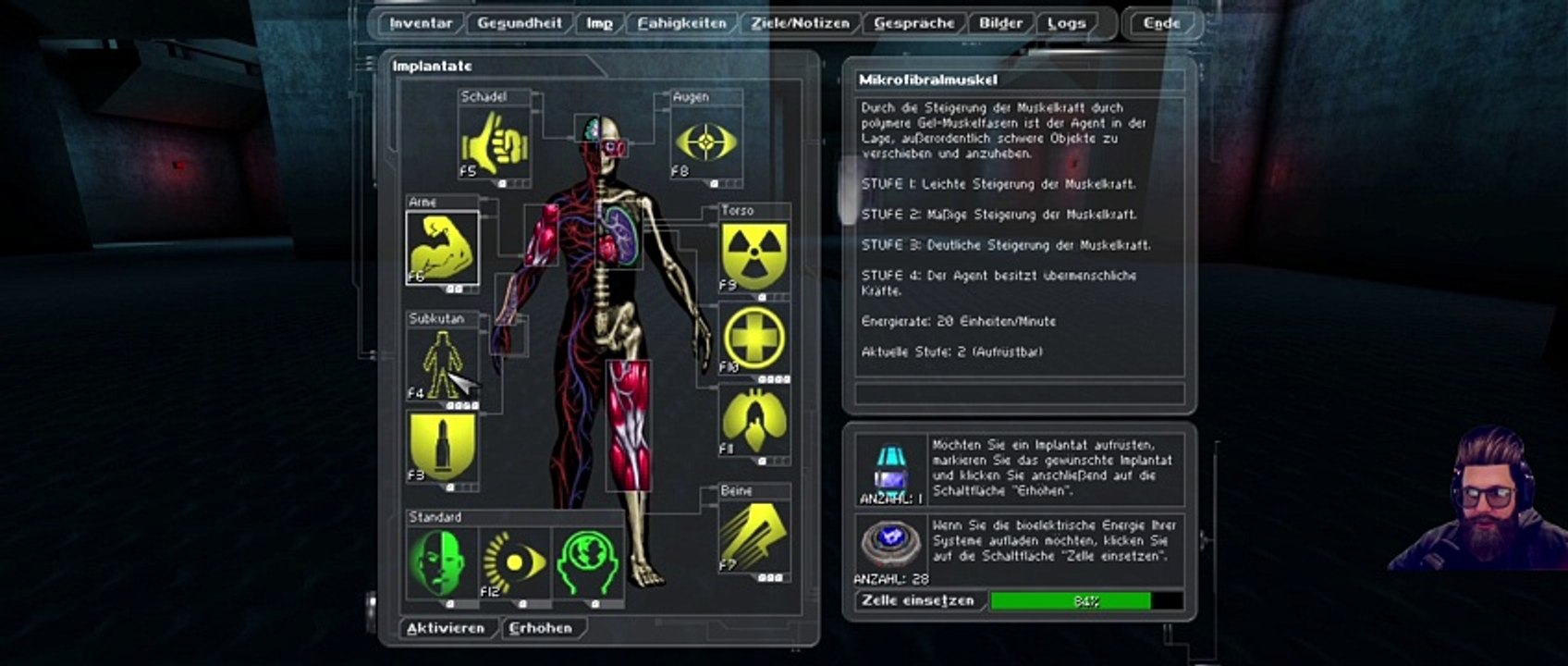Open the Fähigkeiten tab
Screen dimensions: 1568x666
(681, 24)
